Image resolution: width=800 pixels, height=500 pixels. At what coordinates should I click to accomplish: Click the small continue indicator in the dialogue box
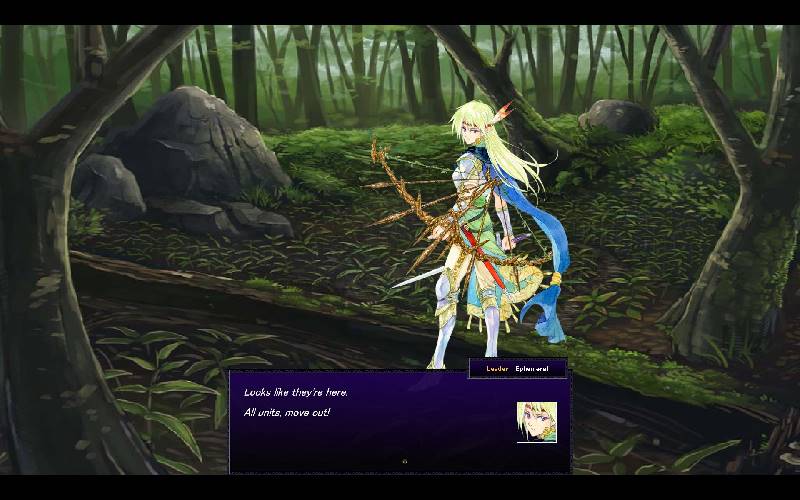(x=404, y=461)
